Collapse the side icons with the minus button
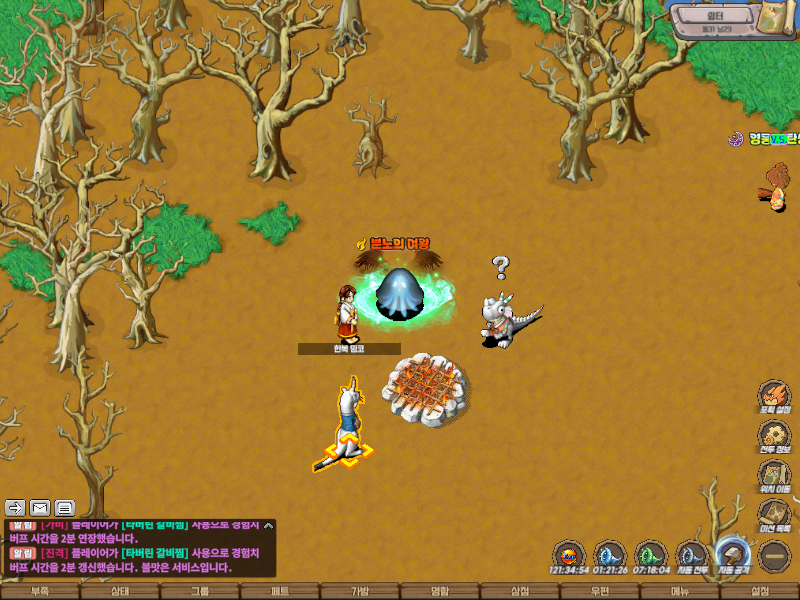 774,555
